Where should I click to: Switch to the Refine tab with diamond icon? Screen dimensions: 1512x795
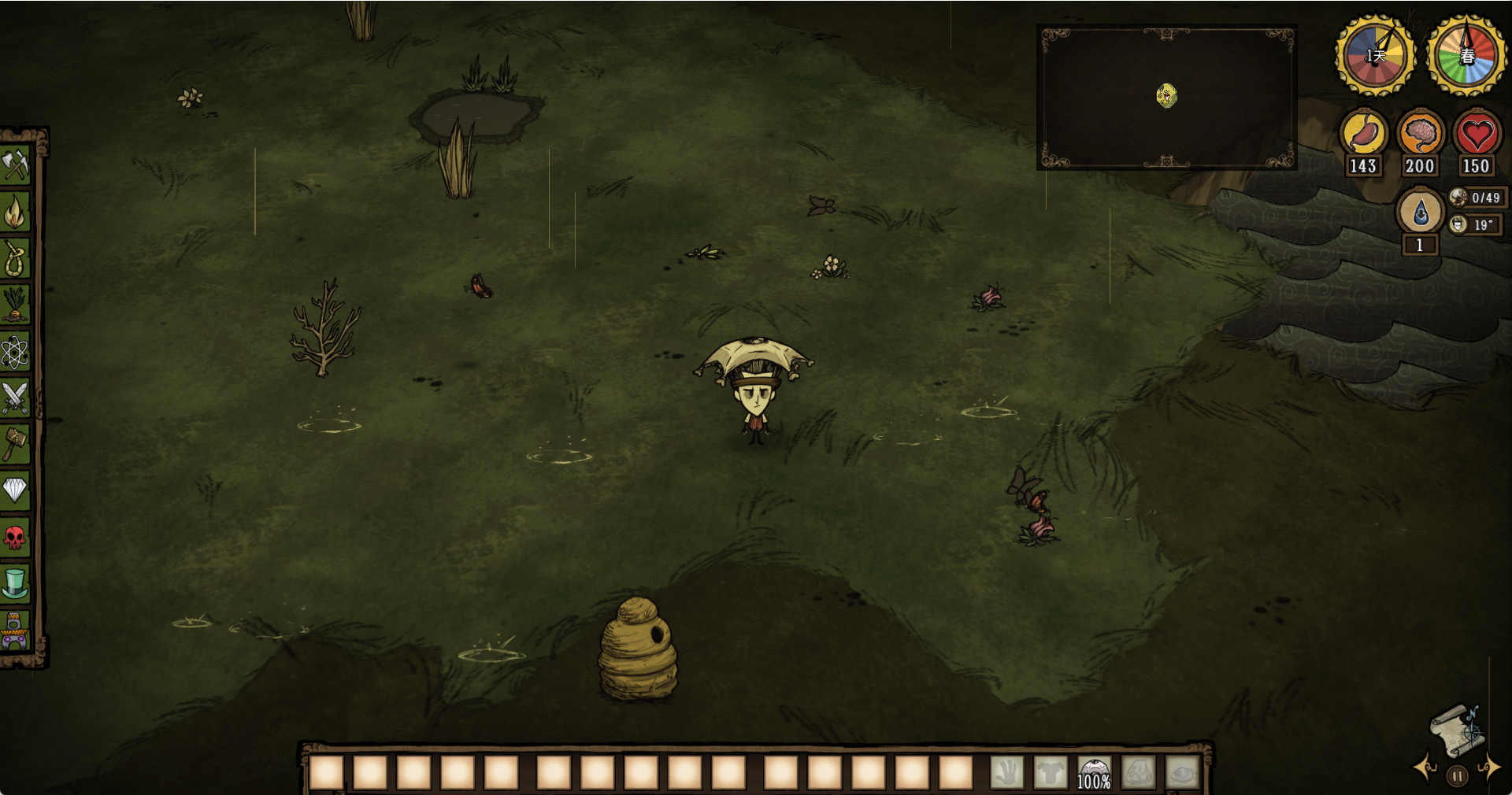pyautogui.click(x=15, y=490)
